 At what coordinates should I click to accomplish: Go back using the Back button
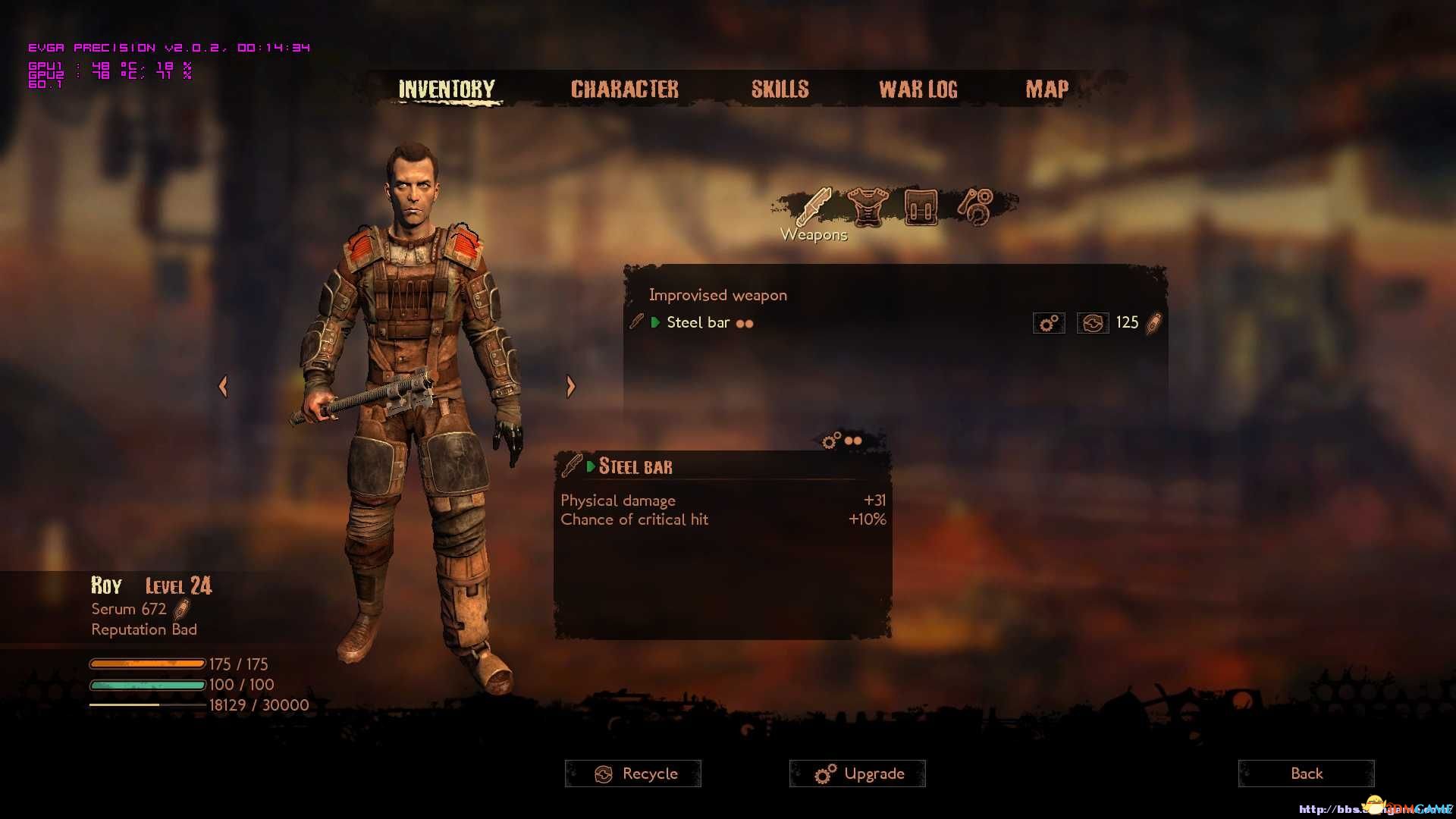(1306, 773)
